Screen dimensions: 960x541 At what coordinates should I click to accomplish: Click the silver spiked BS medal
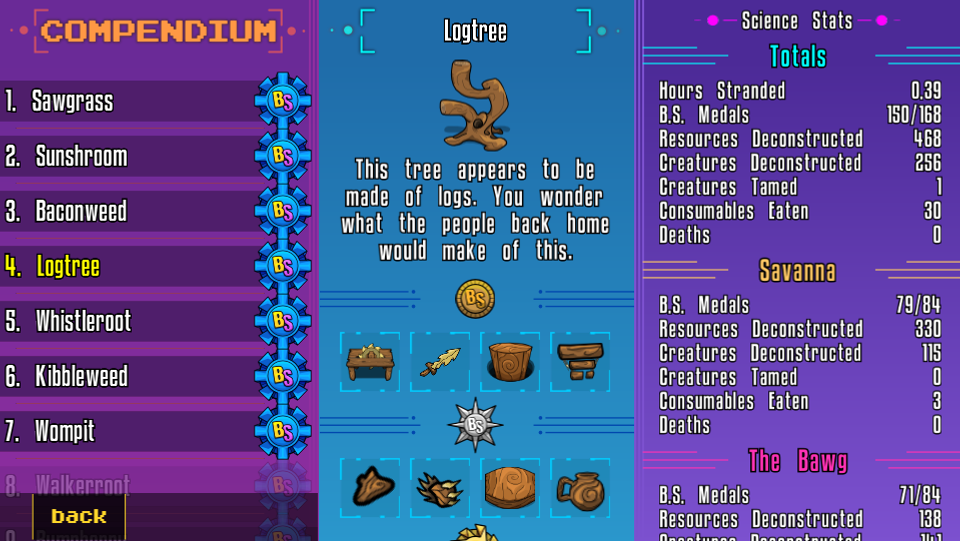[475, 424]
